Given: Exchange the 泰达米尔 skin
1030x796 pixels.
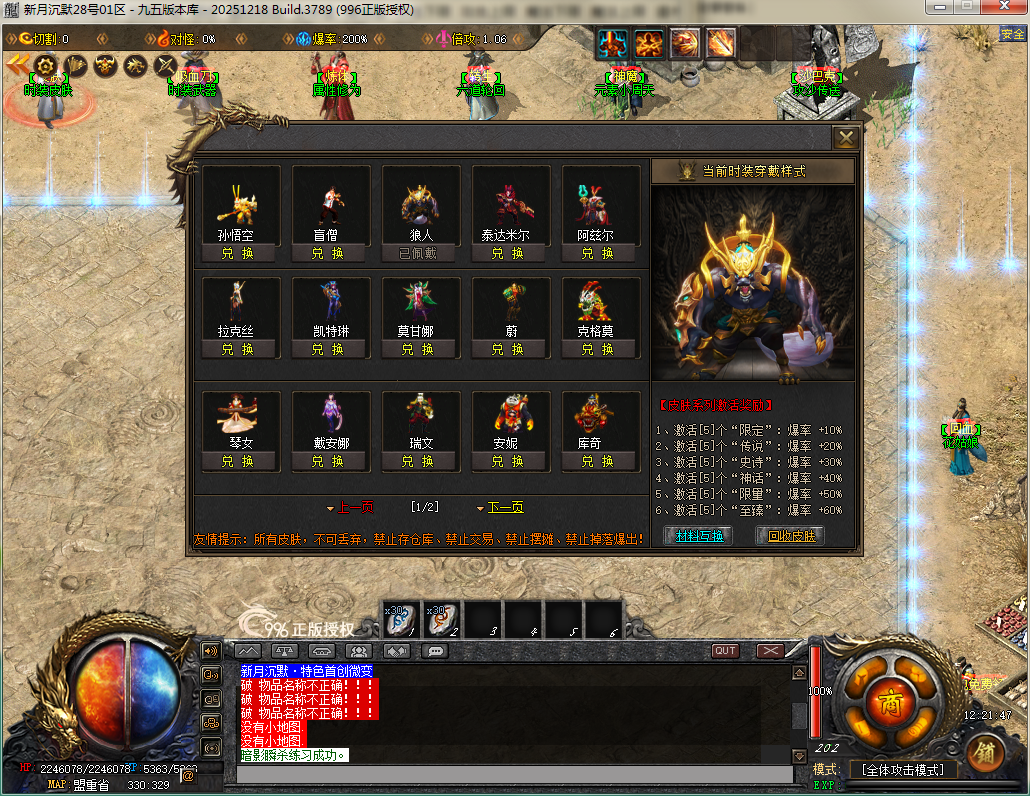Looking at the screenshot, I should point(508,254).
